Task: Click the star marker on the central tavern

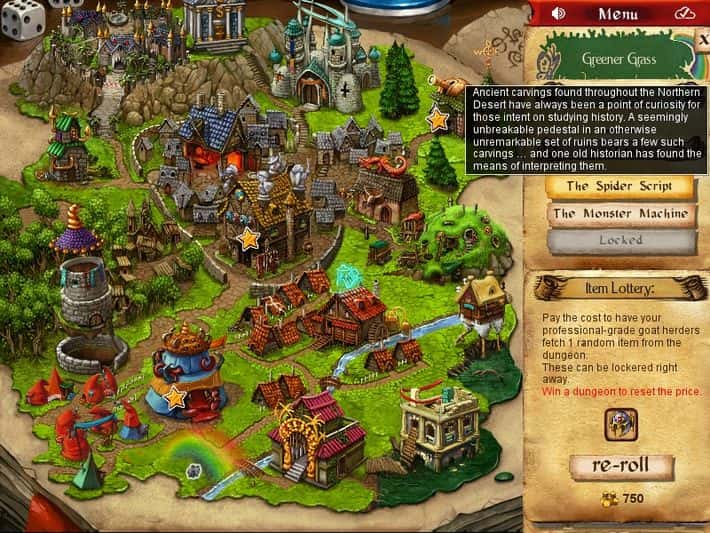Action: 249,238
